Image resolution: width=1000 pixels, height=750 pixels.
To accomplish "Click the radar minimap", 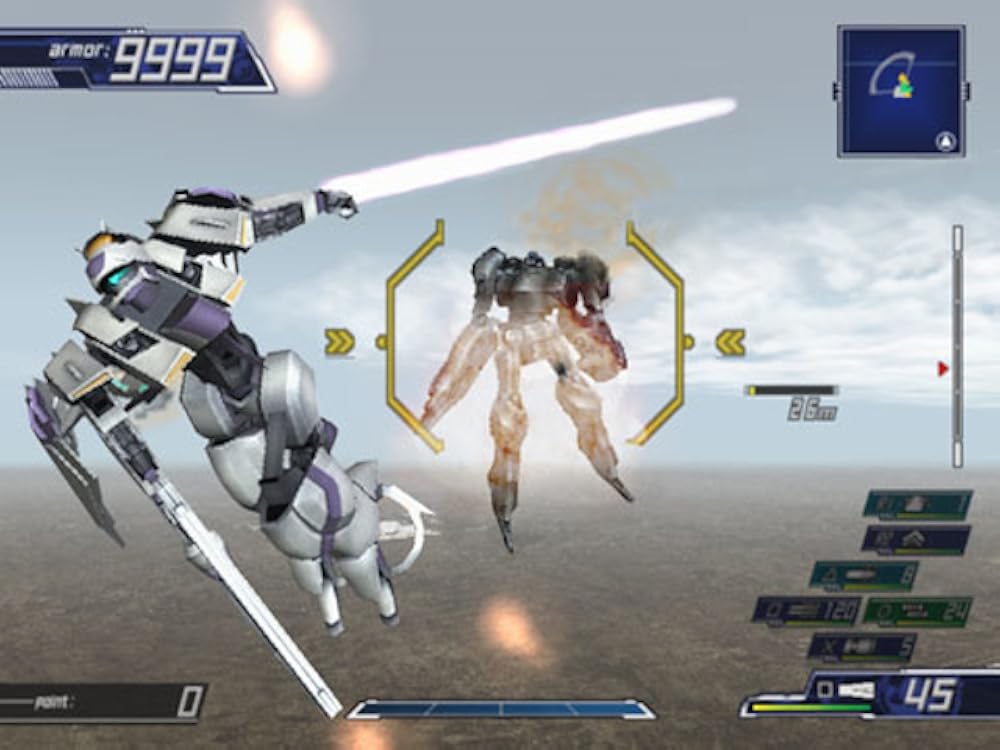I will [x=901, y=91].
